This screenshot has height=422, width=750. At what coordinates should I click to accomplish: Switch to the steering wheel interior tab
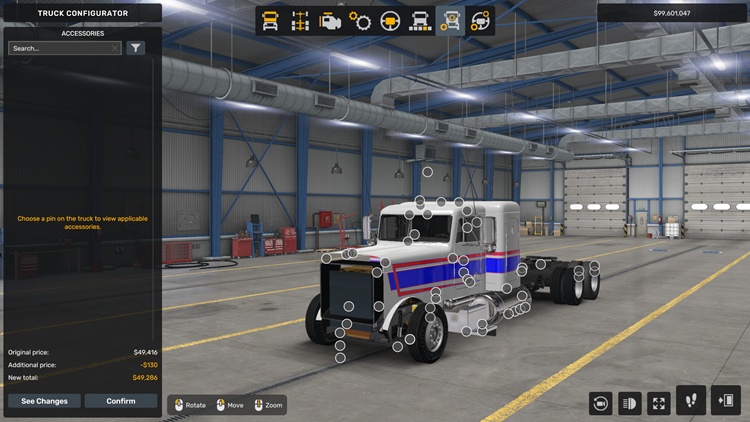391,21
